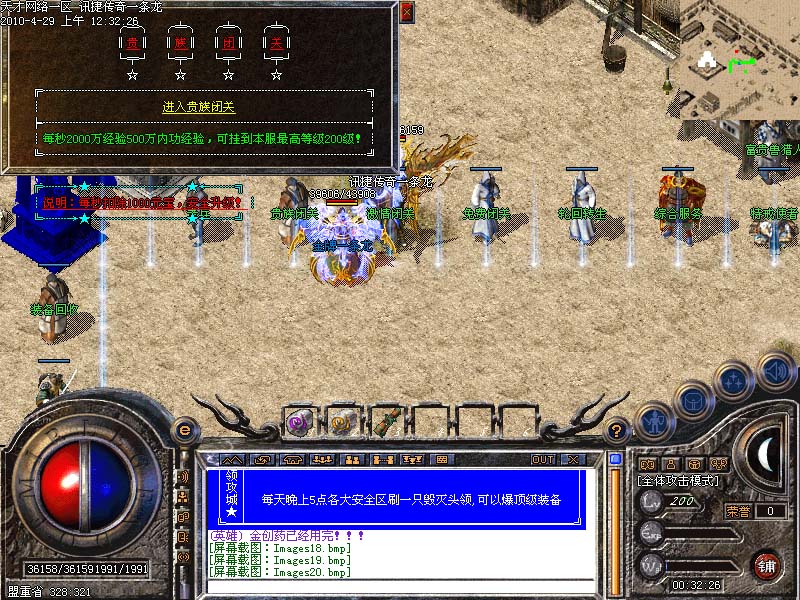Open the bag with the round chest button

click(x=692, y=402)
